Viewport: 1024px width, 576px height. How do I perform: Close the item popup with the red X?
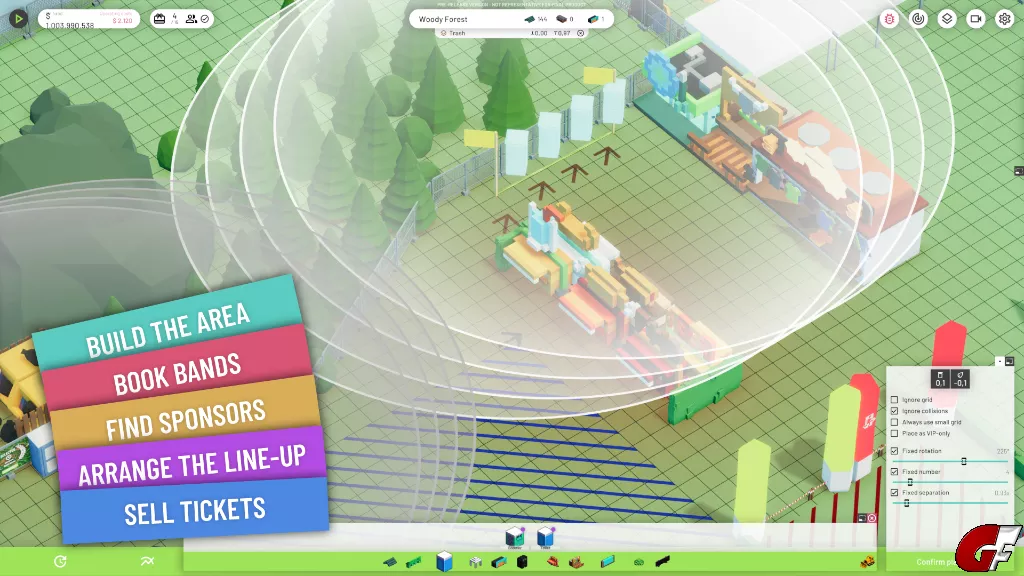tap(872, 518)
